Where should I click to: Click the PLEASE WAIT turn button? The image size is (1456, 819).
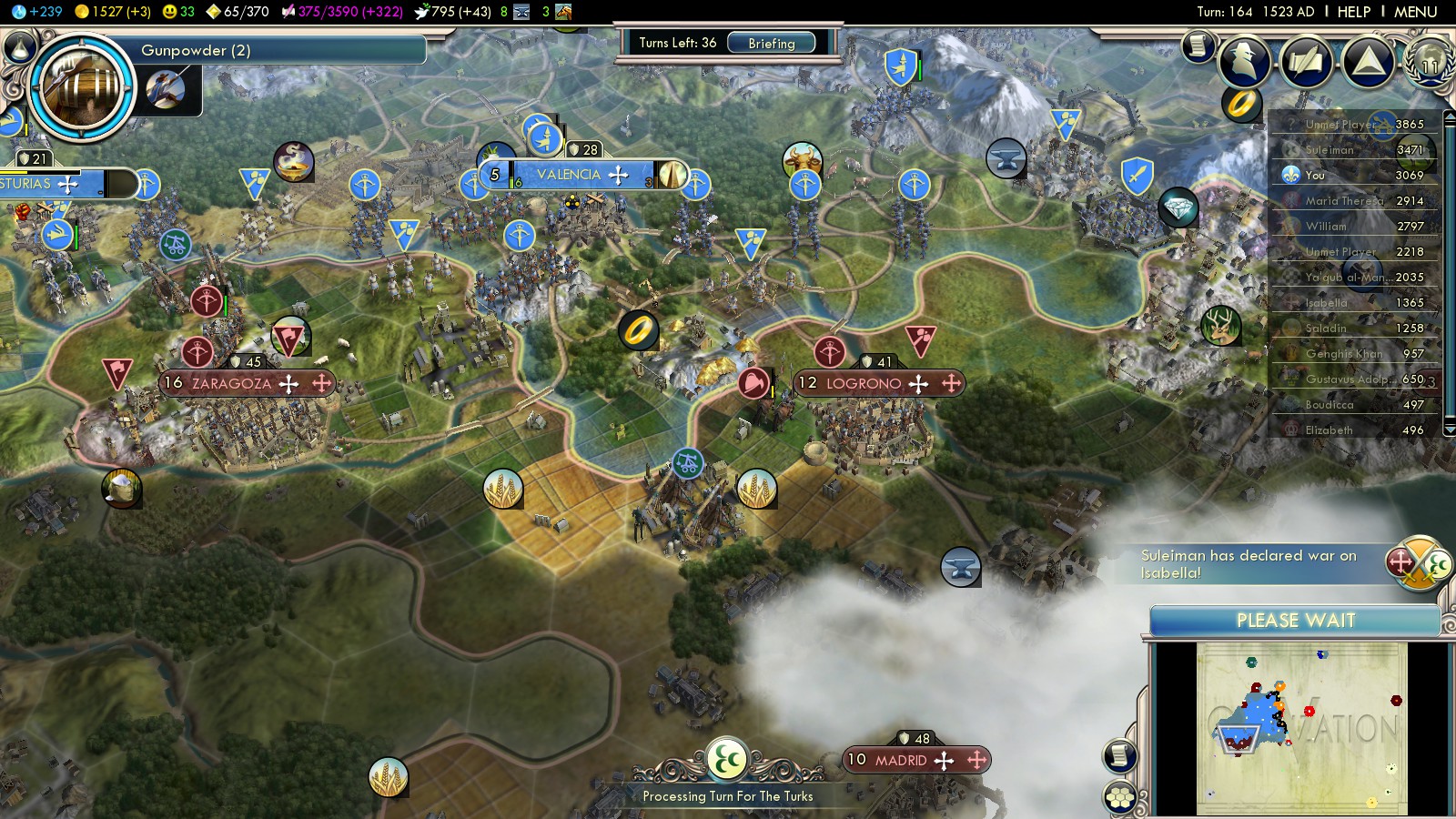click(1295, 621)
